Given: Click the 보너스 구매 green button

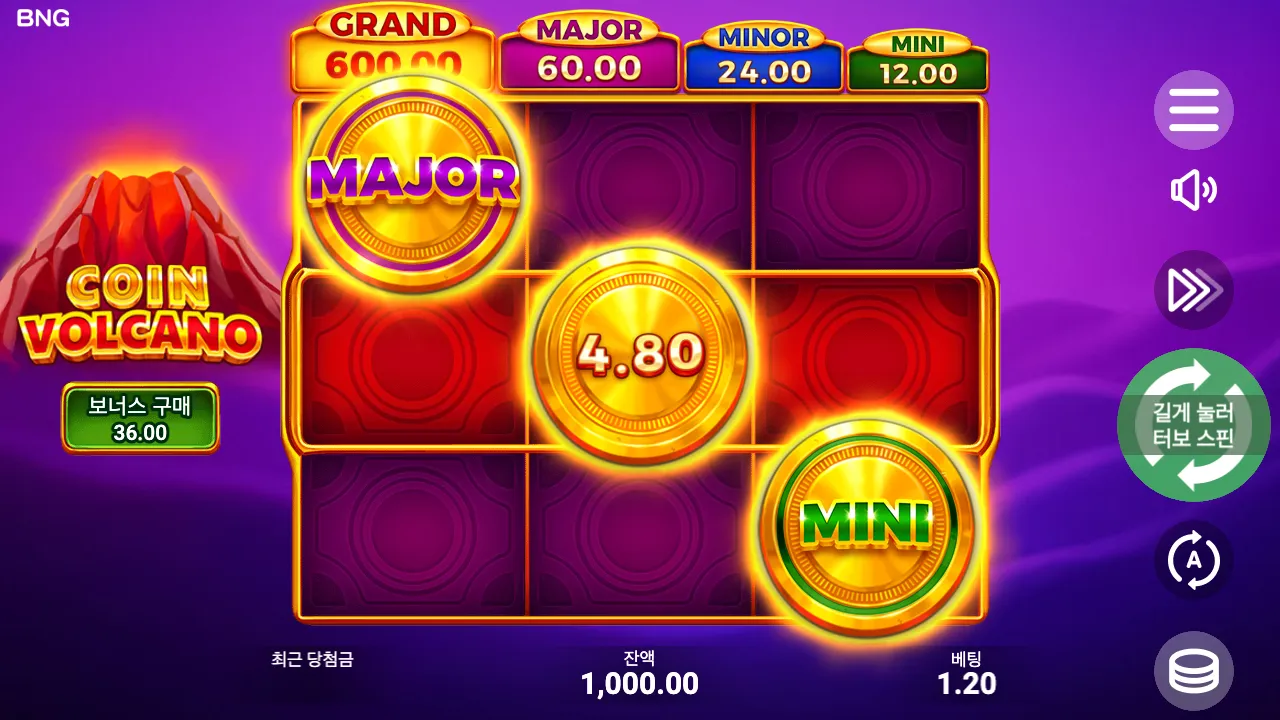Looking at the screenshot, I should pos(140,417).
